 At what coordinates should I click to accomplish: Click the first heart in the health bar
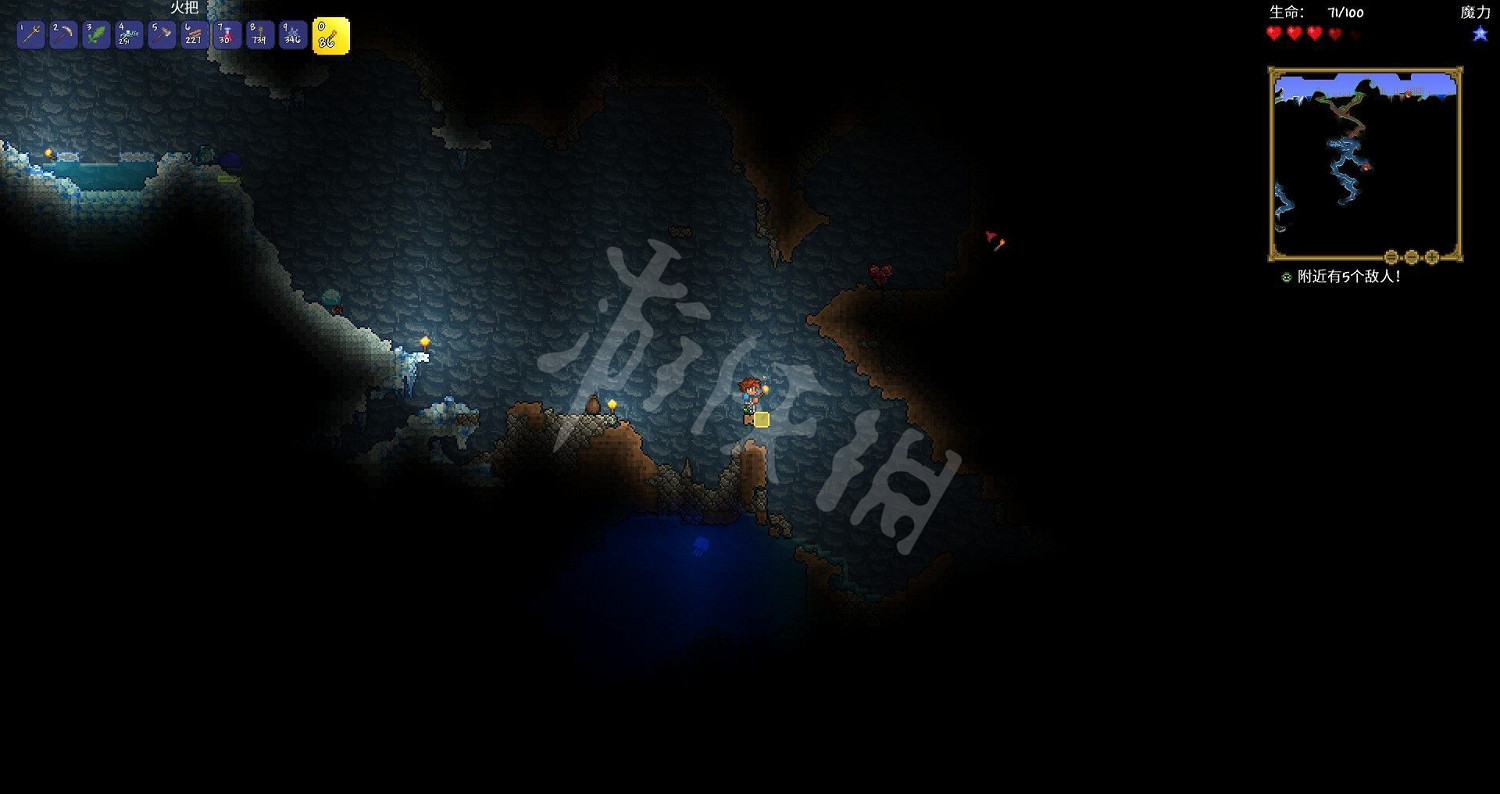point(1273,33)
